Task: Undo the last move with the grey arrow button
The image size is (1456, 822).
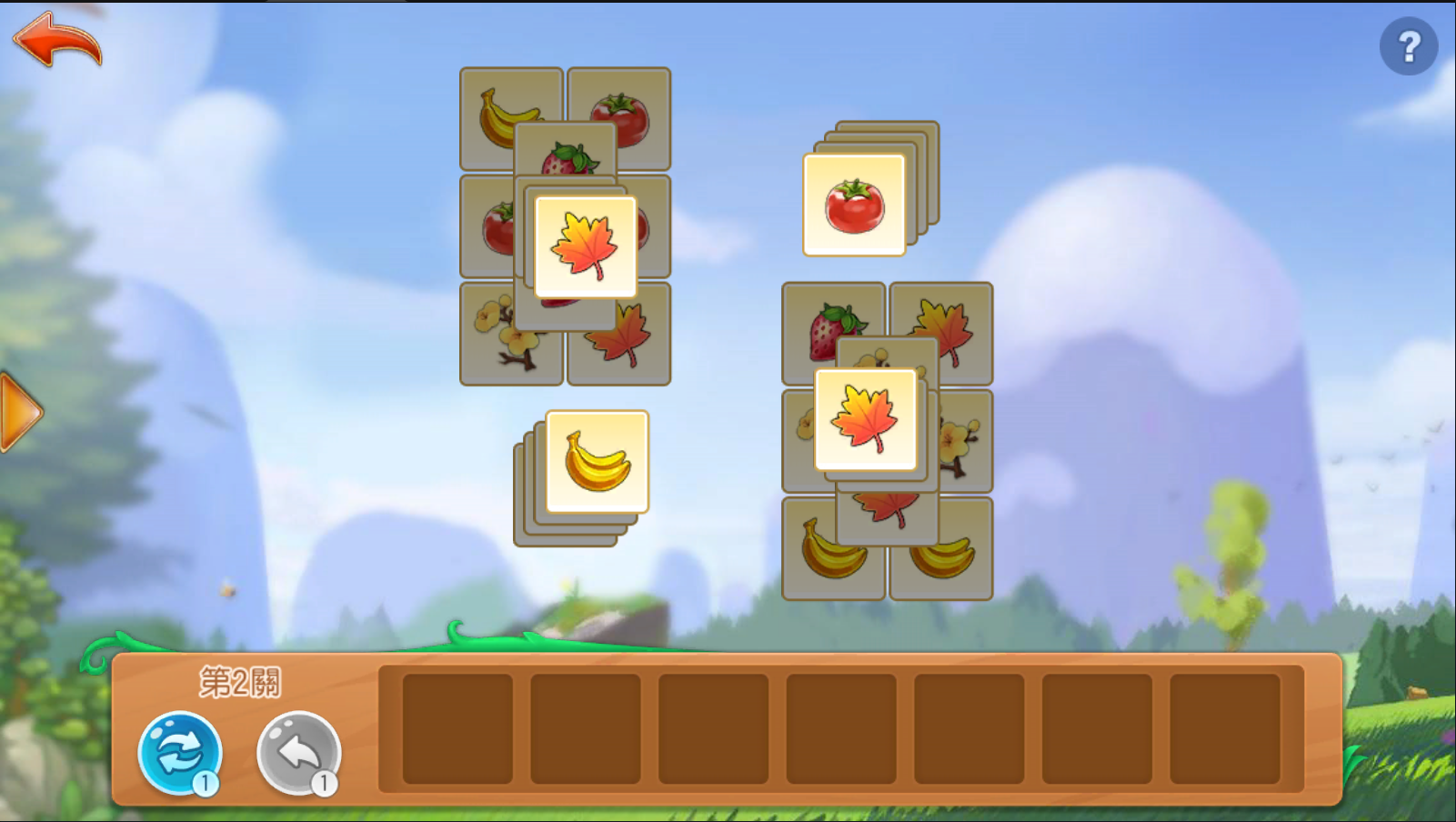Action: (298, 753)
